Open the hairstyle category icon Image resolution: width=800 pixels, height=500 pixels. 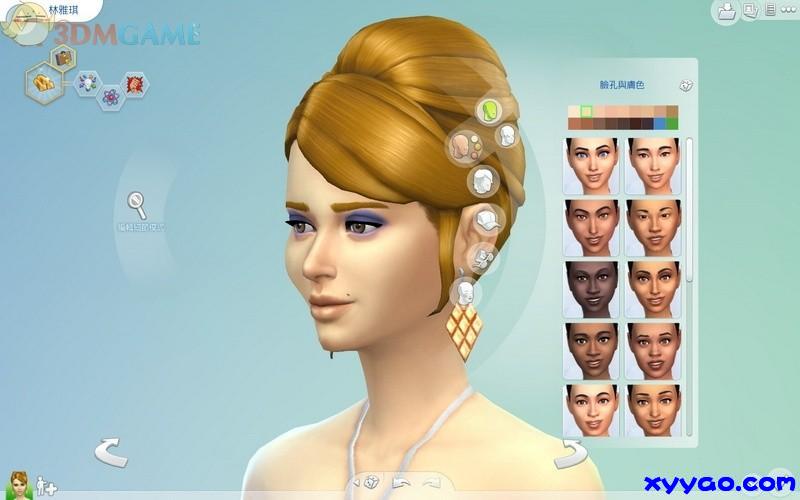[484, 181]
